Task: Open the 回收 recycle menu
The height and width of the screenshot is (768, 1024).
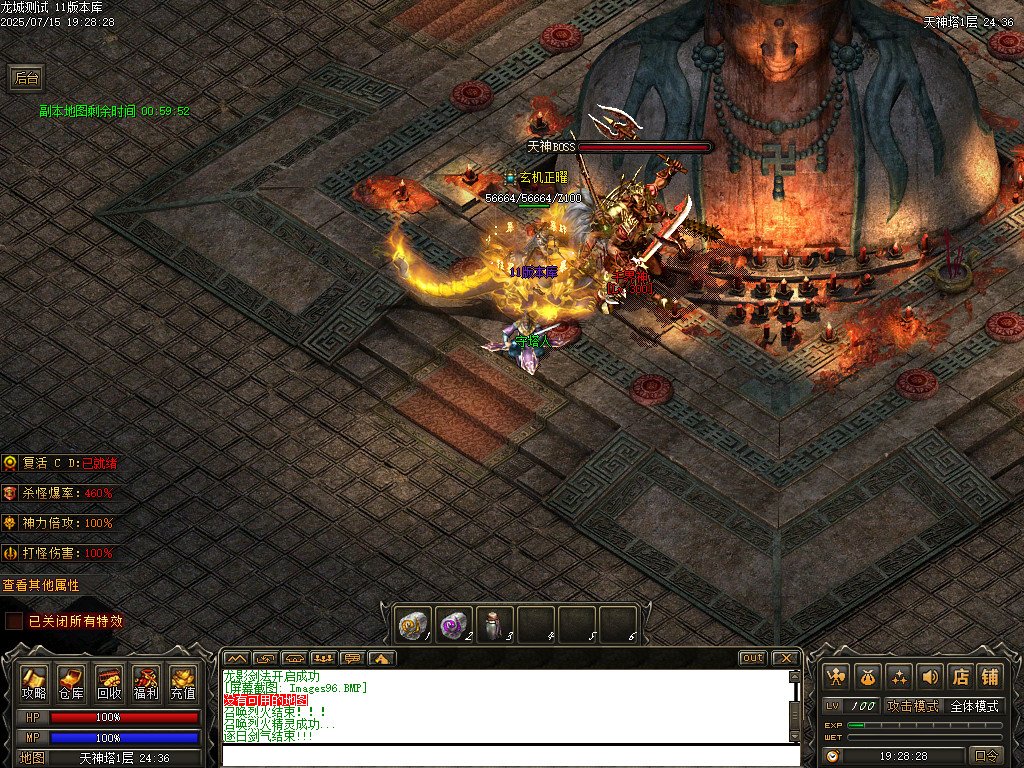Action: point(109,682)
